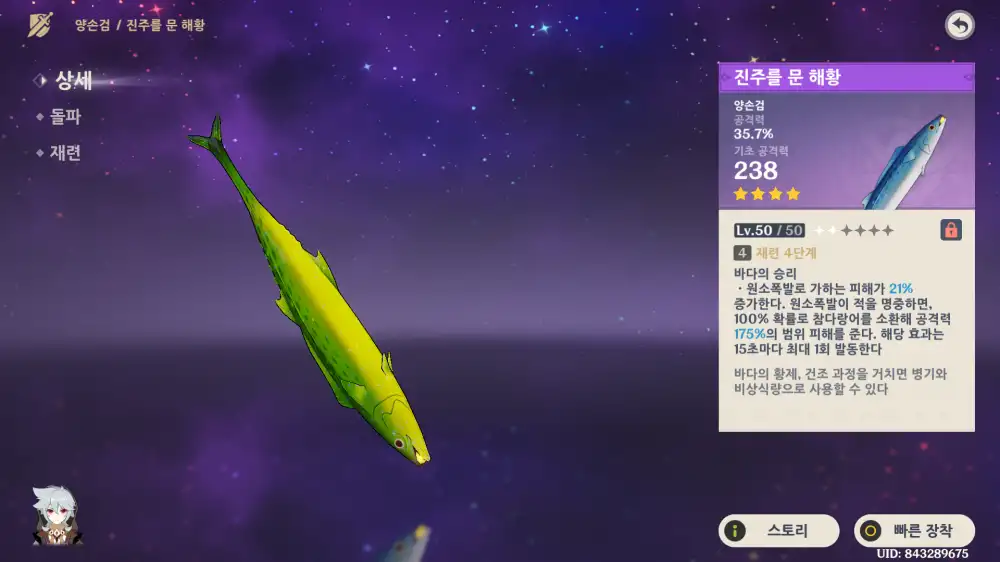Image resolution: width=1000 pixels, height=562 pixels.
Task: Open the 돌파 ascension tab
Action: click(65, 117)
